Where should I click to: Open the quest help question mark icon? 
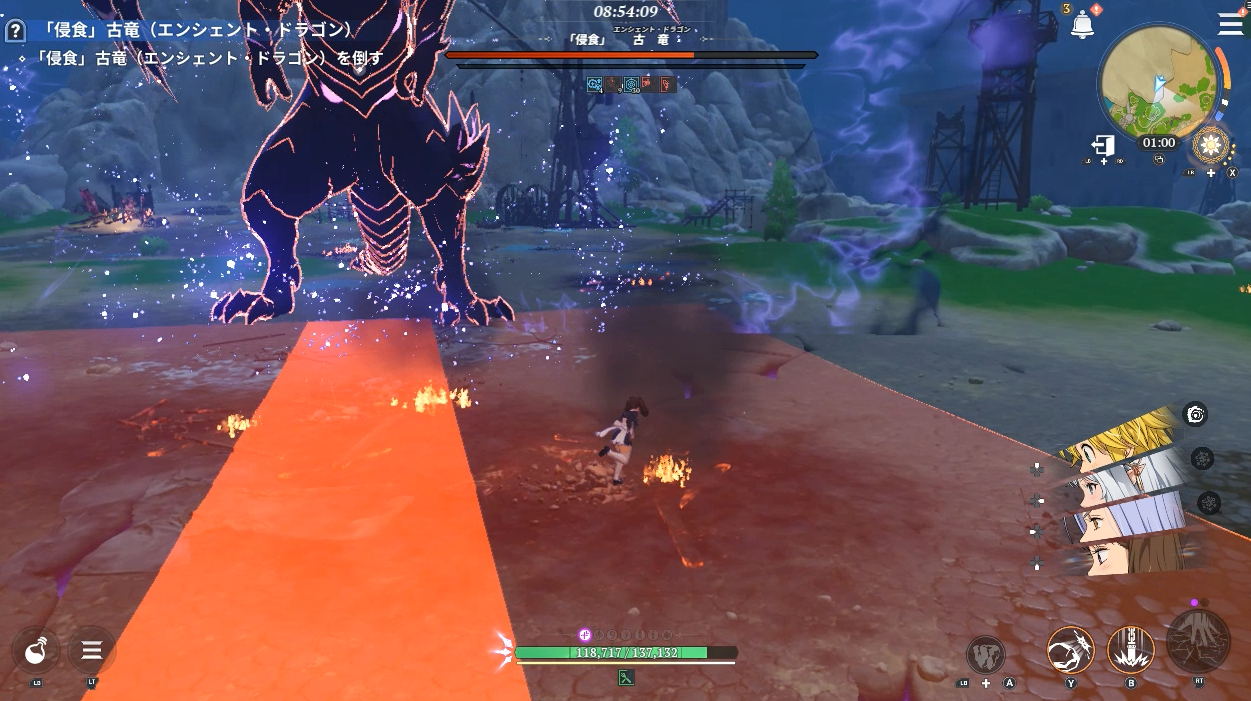(x=15, y=31)
